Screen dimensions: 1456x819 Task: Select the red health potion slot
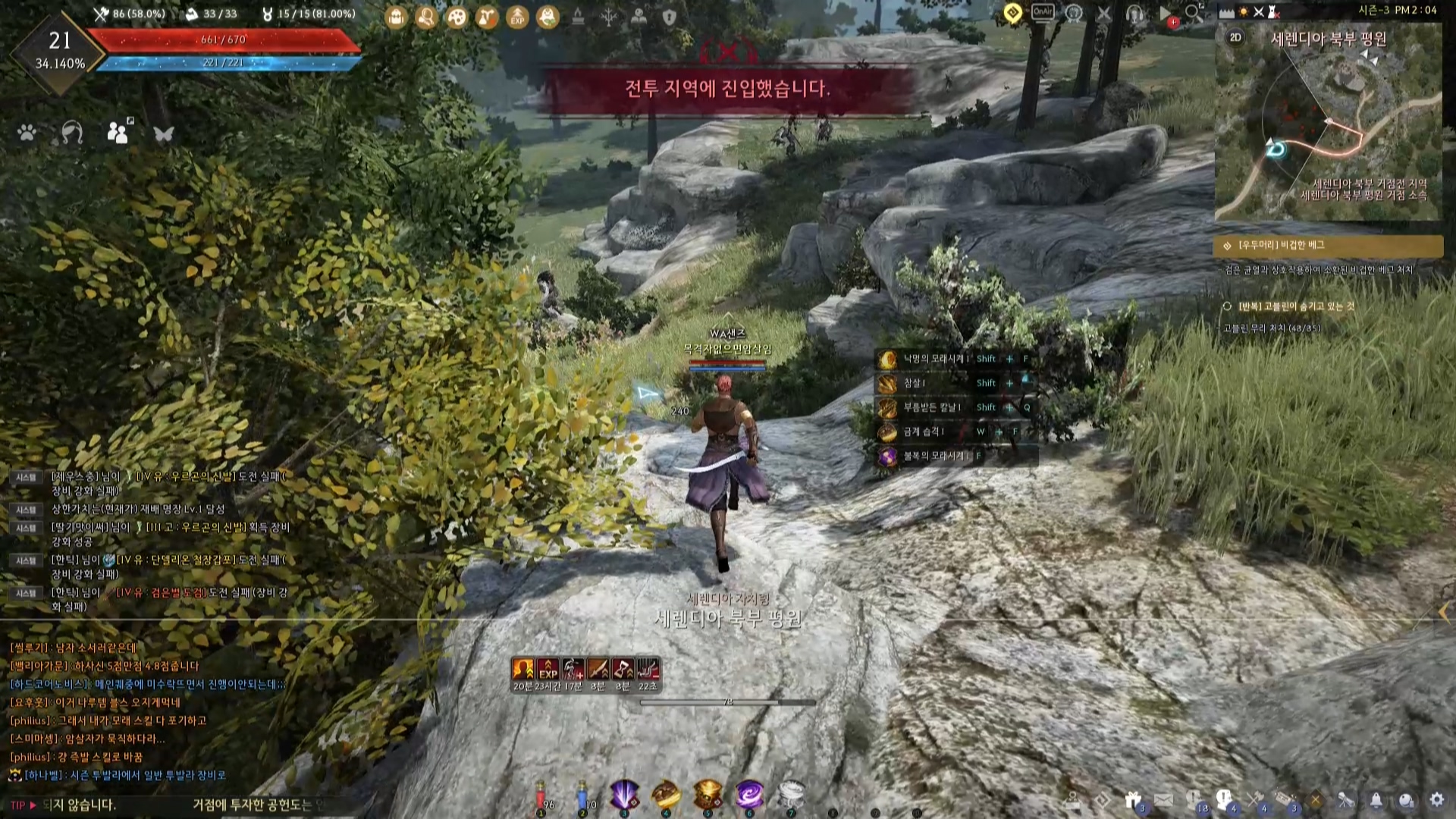tap(541, 795)
